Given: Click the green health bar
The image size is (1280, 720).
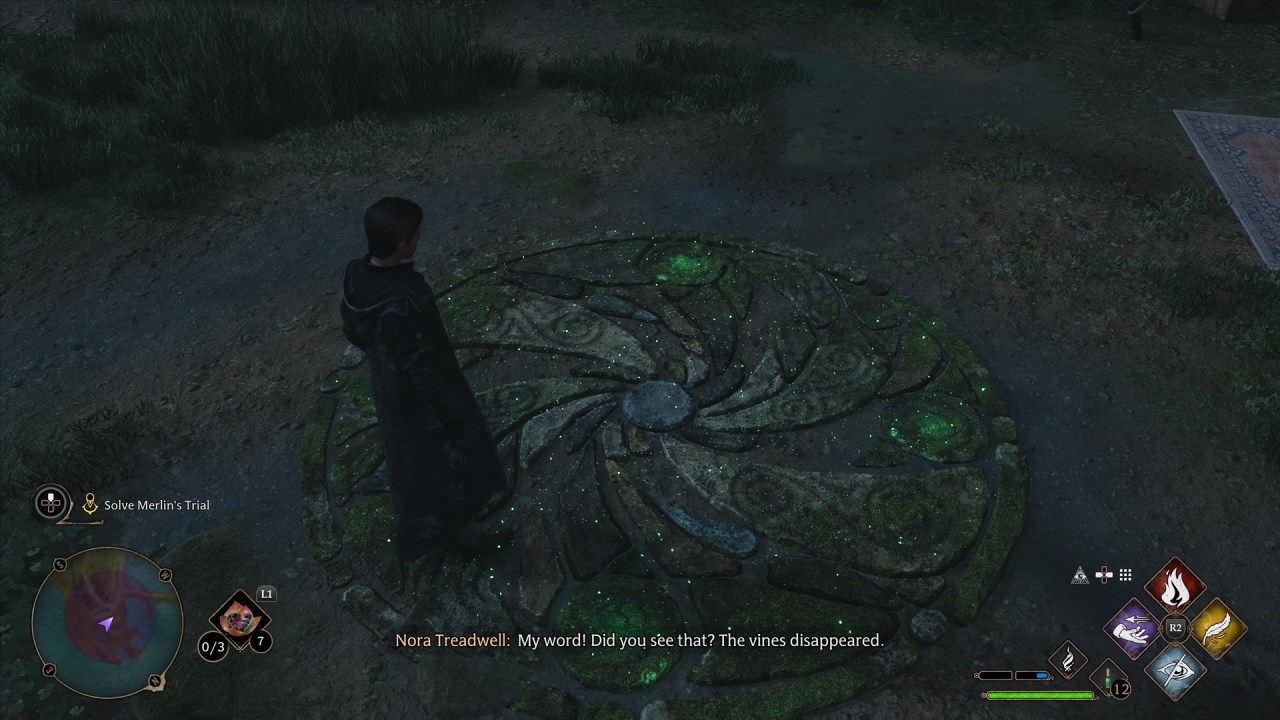Looking at the screenshot, I should tap(1040, 693).
